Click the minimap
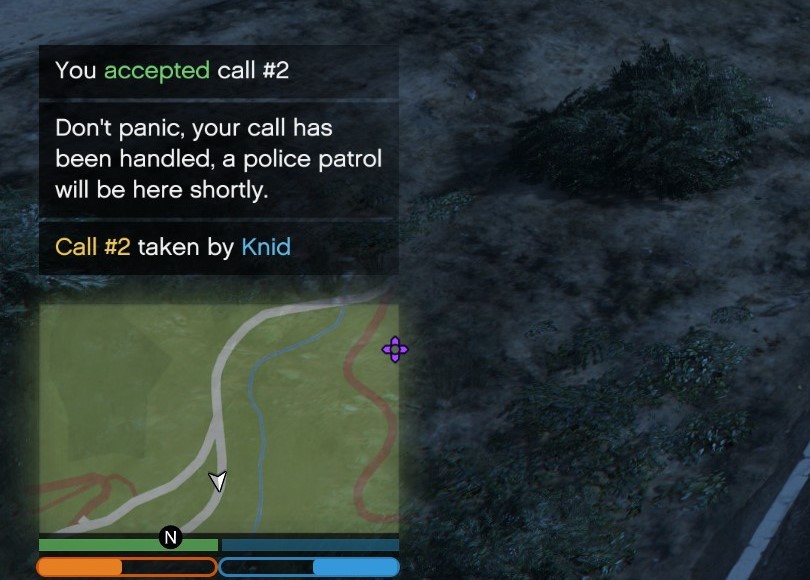810x580 pixels. 218,418
